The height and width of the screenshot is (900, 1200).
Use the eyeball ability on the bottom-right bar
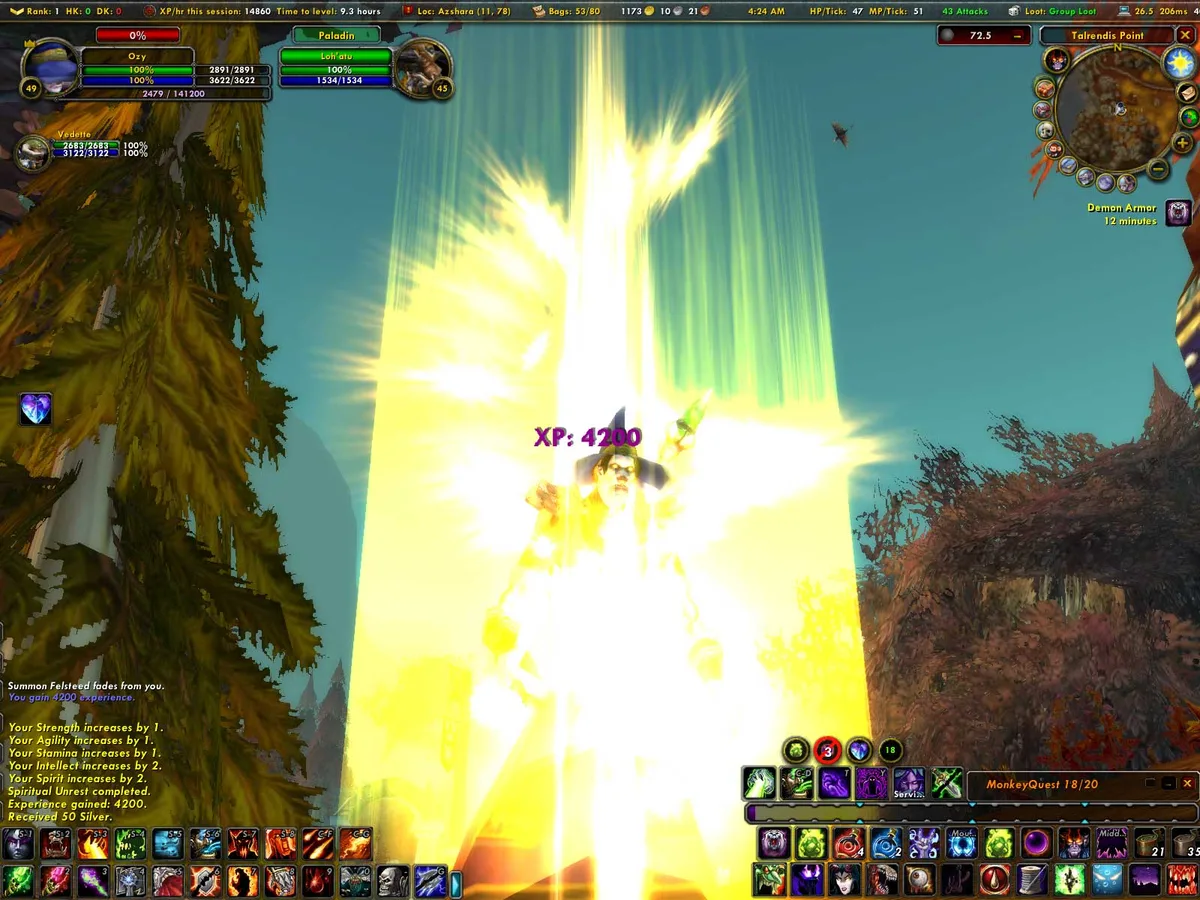click(x=918, y=880)
